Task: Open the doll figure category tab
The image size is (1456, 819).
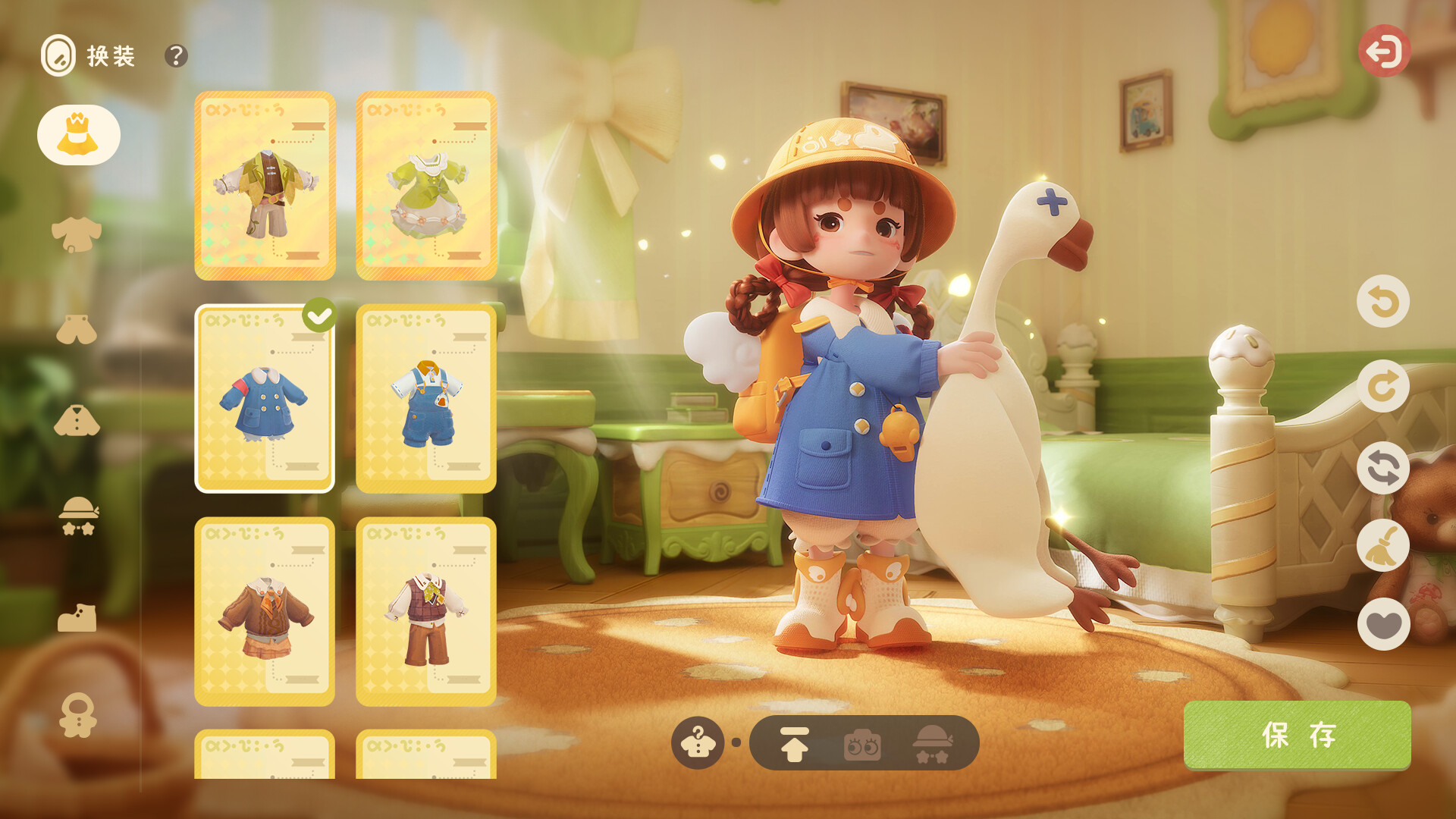Action: tap(78, 714)
